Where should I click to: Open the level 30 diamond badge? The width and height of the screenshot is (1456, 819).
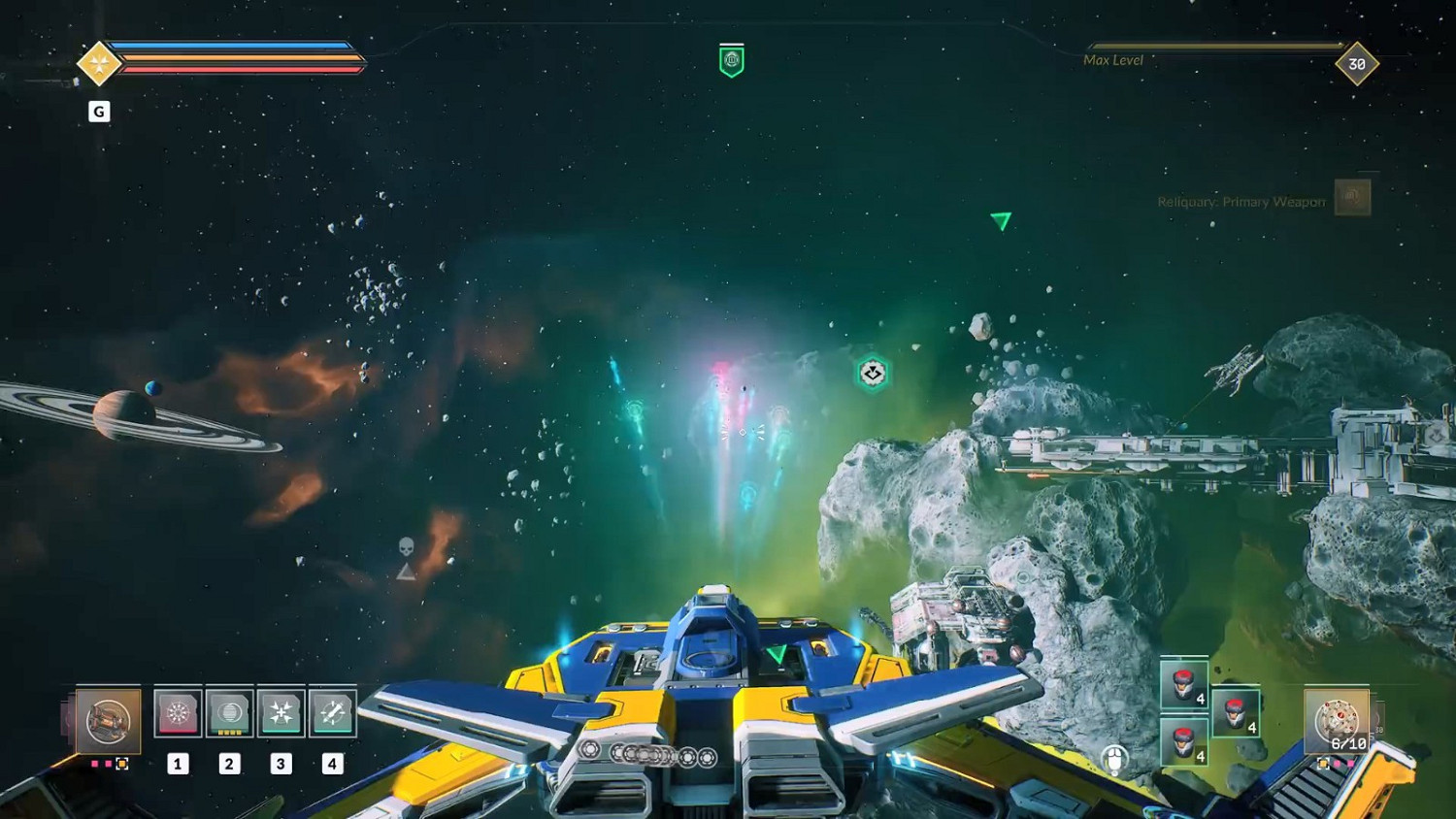(x=1356, y=64)
